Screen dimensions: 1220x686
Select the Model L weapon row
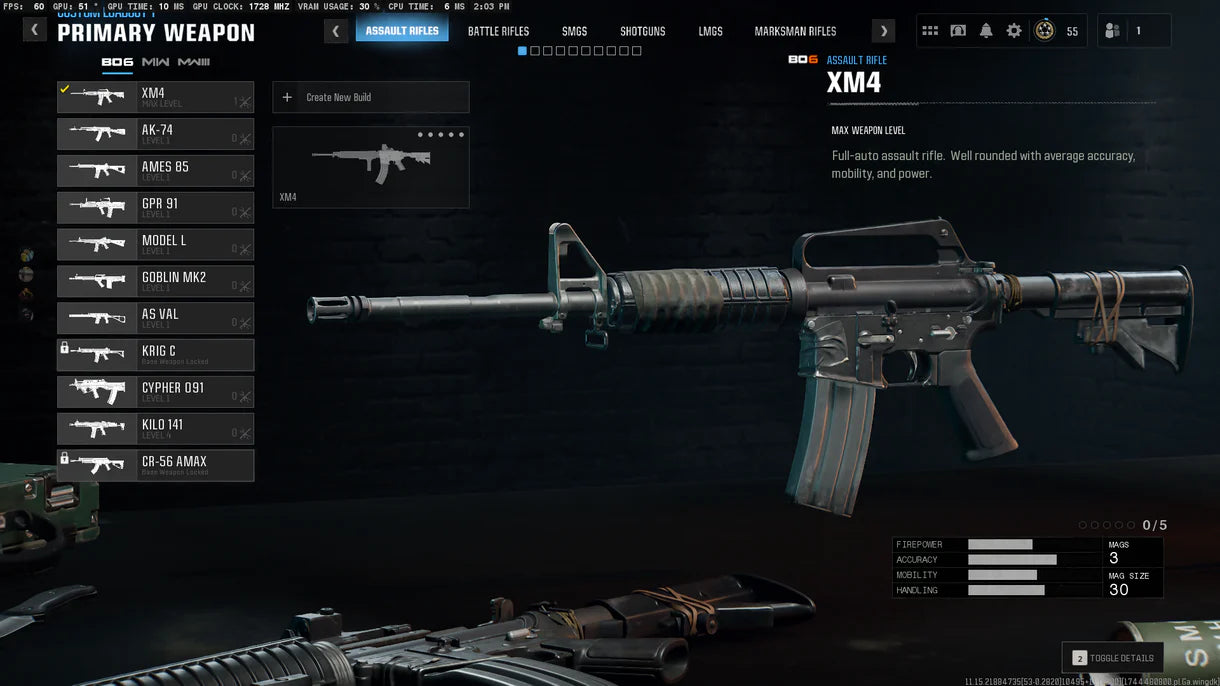pyautogui.click(x=155, y=245)
